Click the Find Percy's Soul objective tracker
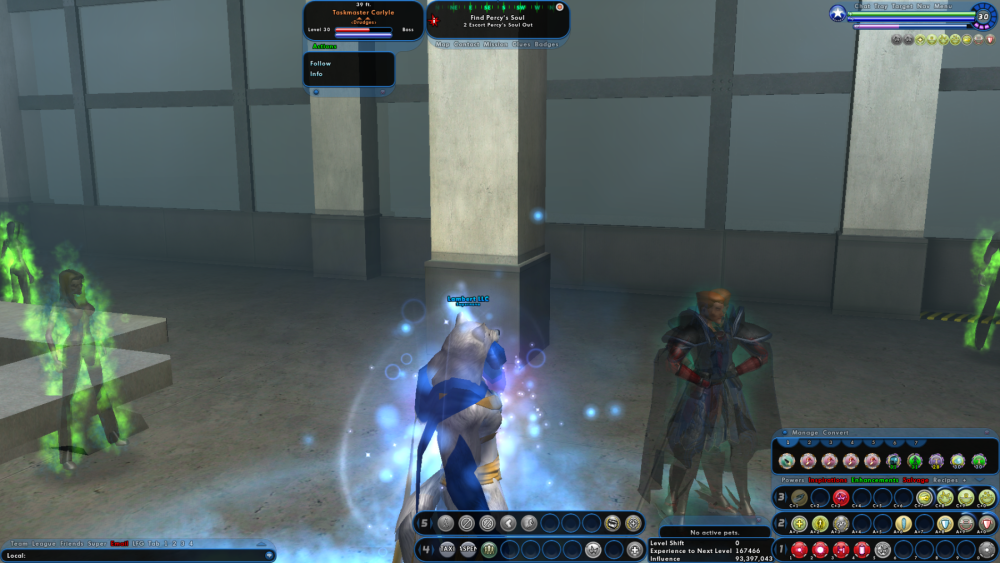 pyautogui.click(x=497, y=19)
